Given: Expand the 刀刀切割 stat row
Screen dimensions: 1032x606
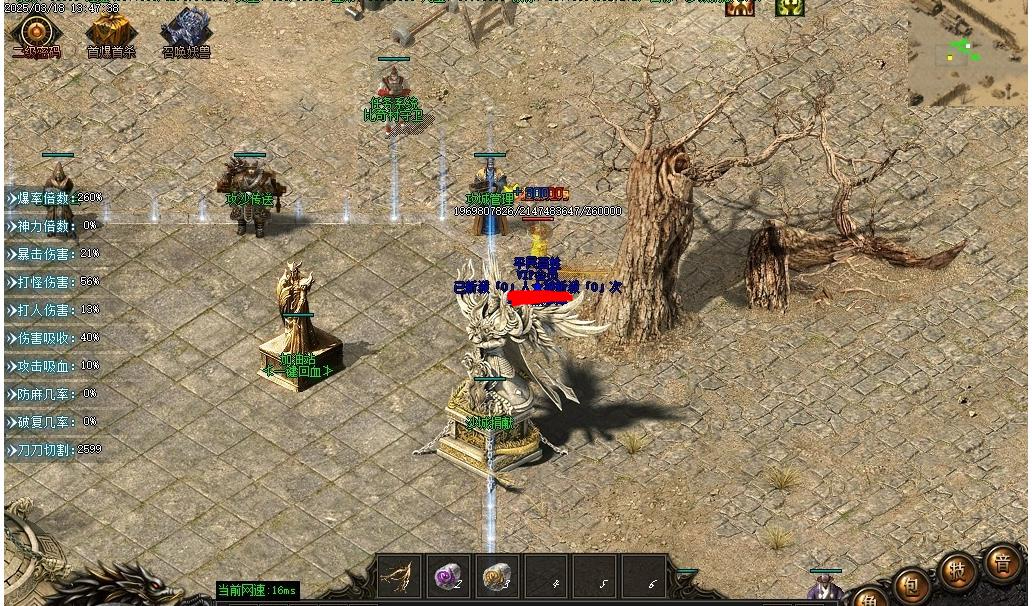Looking at the screenshot, I should (x=56, y=450).
